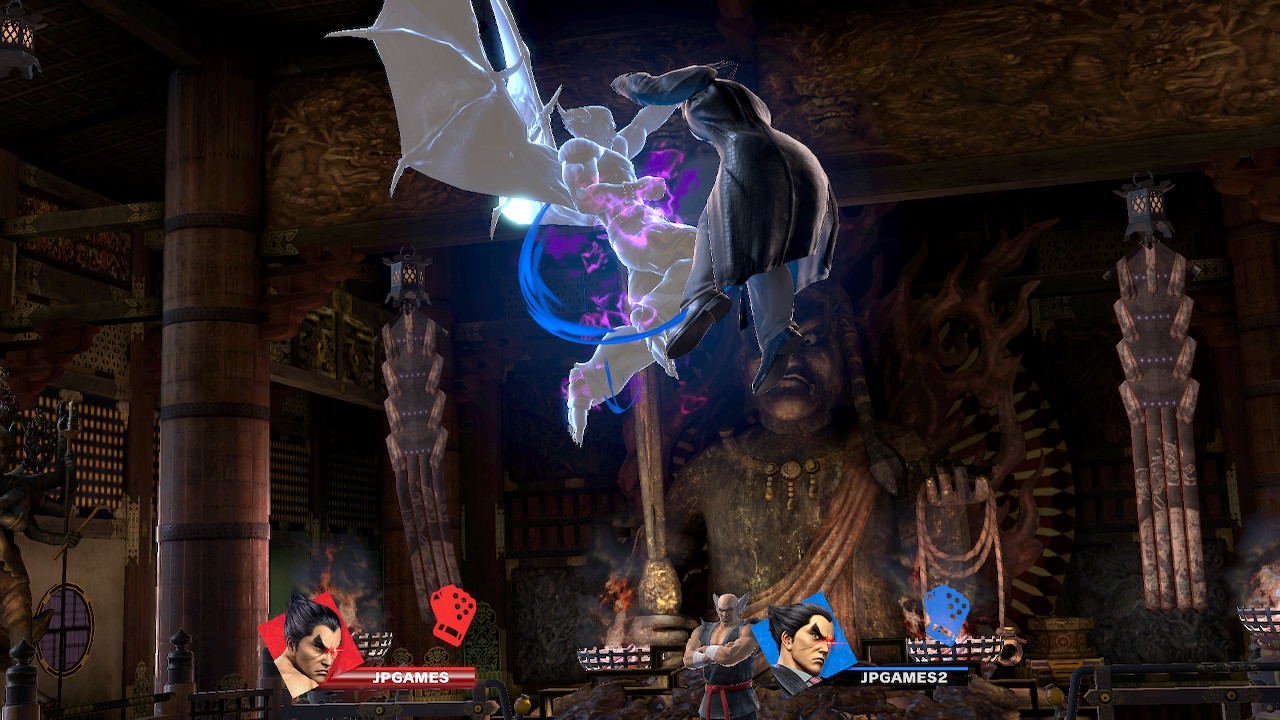Select JPGAMES2 blue Kazuya portrait

pos(797,641)
